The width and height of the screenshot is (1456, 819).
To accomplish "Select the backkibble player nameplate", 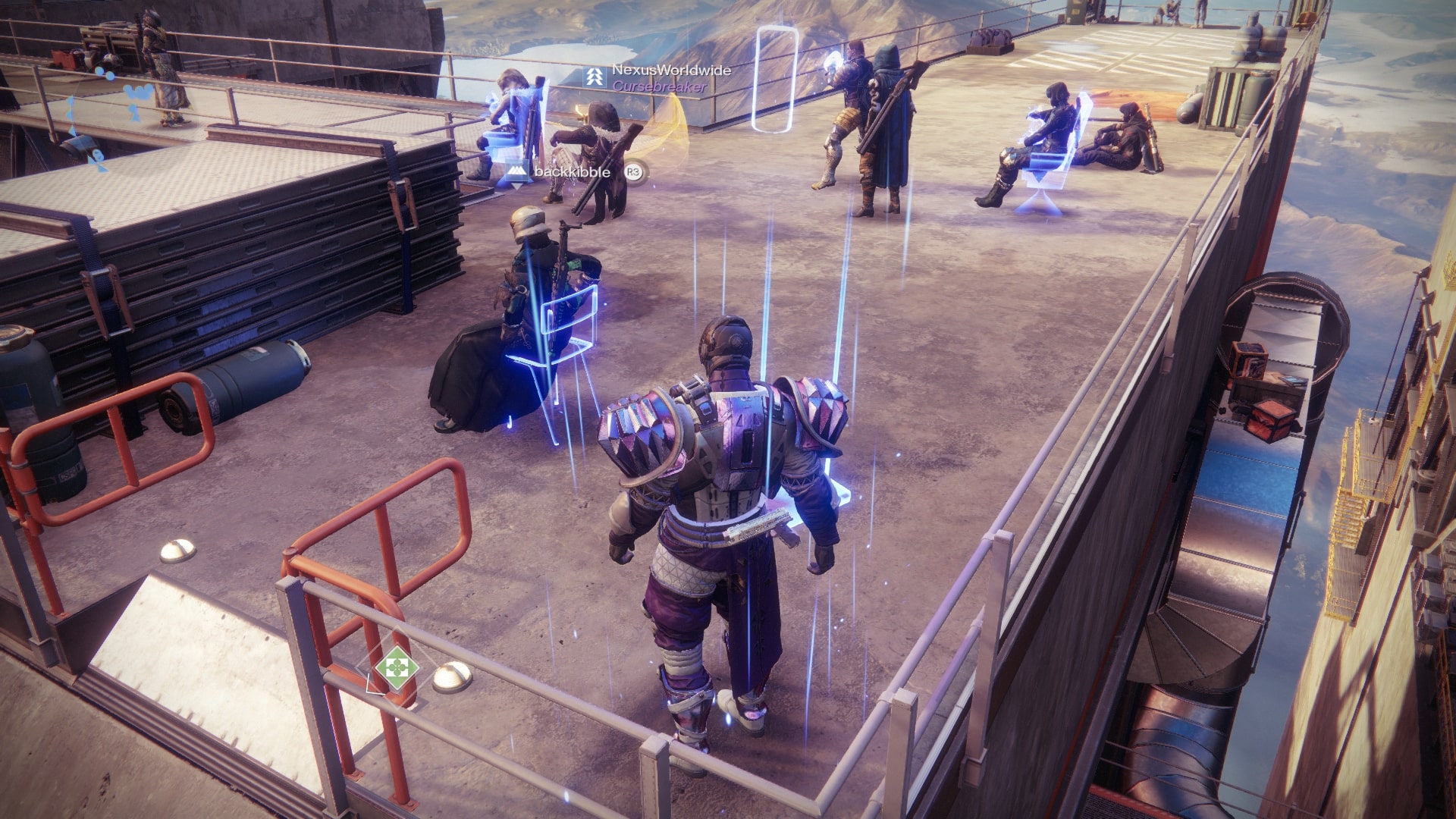I will coord(572,172).
